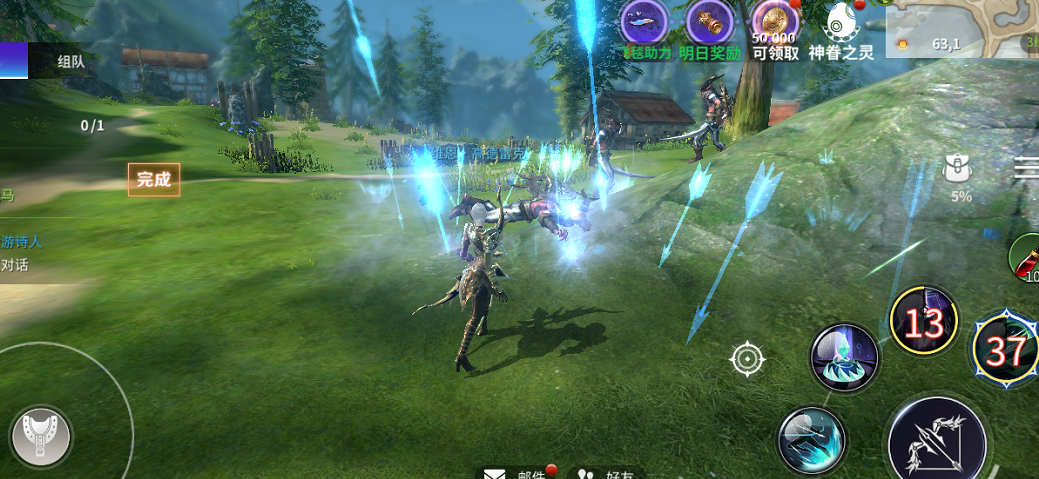Screen dimensions: 1039x479
Task: Cast the green crystal trap skill
Action: click(844, 358)
